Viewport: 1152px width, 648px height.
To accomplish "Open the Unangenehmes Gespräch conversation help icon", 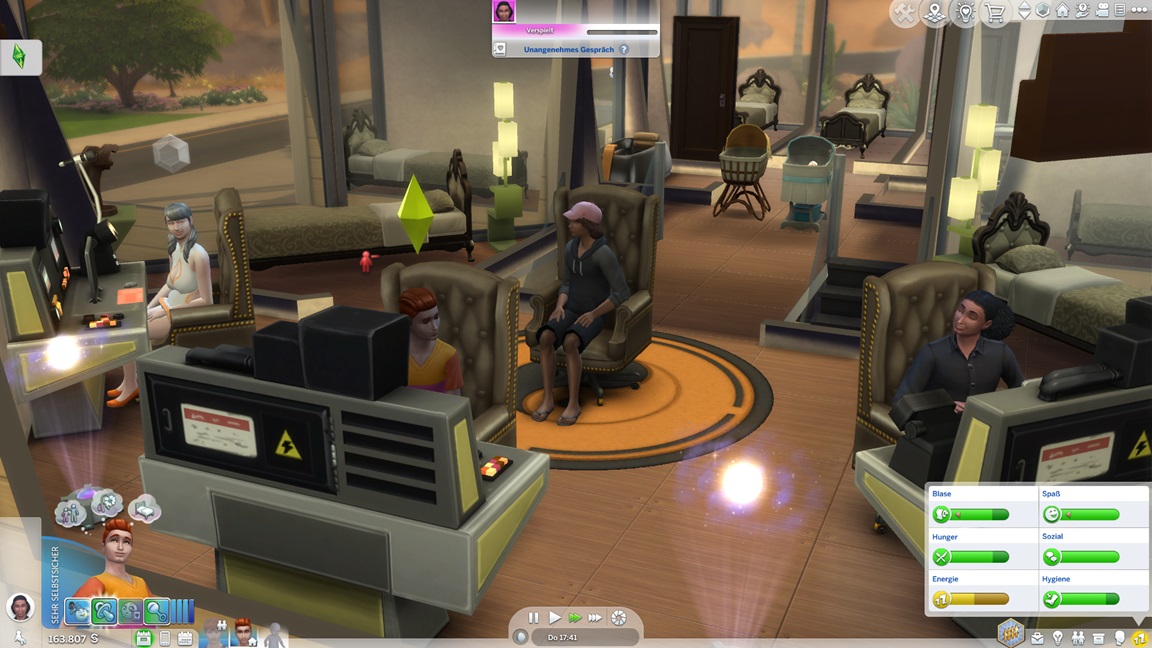I will point(624,49).
